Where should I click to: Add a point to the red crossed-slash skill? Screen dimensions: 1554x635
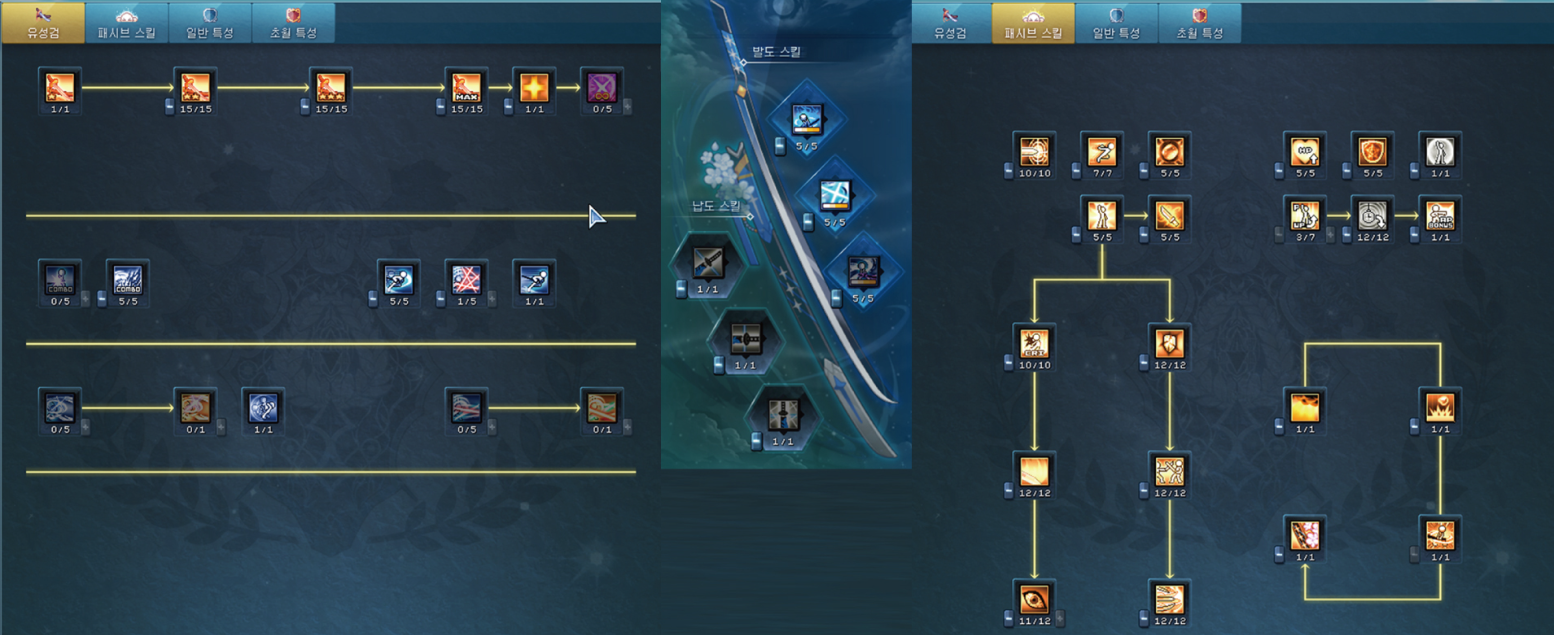[x=491, y=299]
